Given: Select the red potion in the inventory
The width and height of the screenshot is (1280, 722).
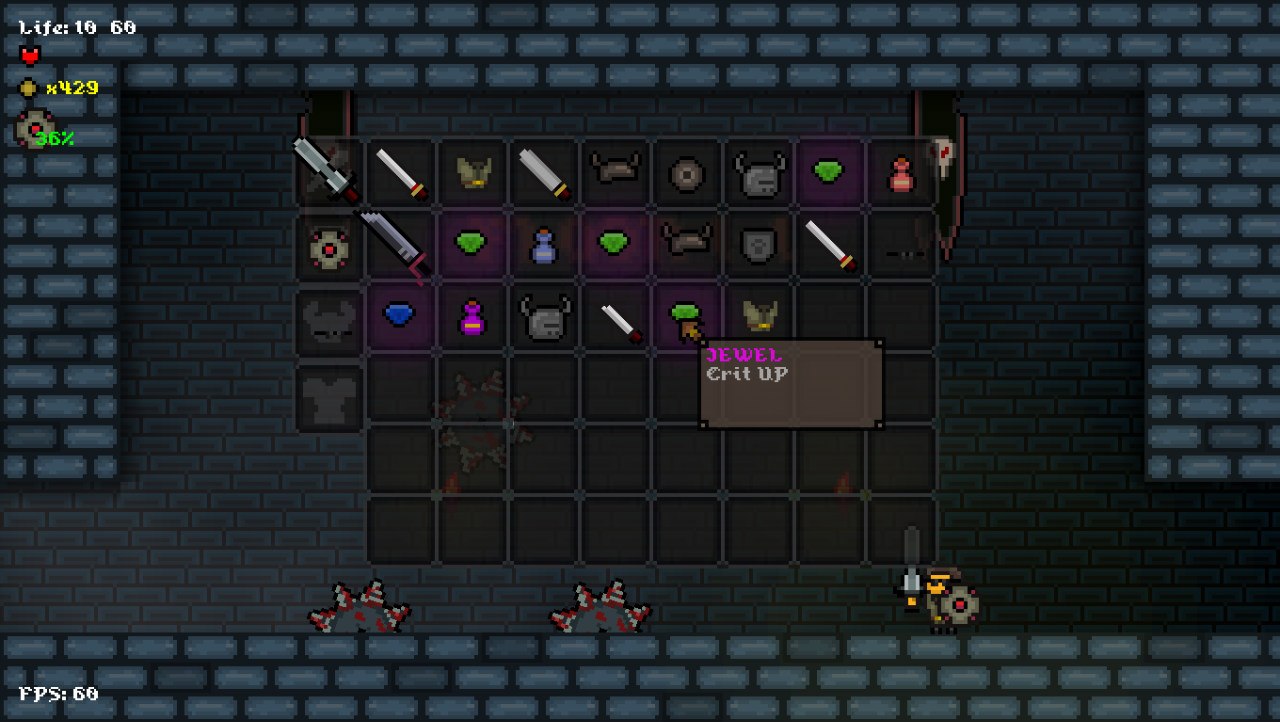Looking at the screenshot, I should point(901,174).
